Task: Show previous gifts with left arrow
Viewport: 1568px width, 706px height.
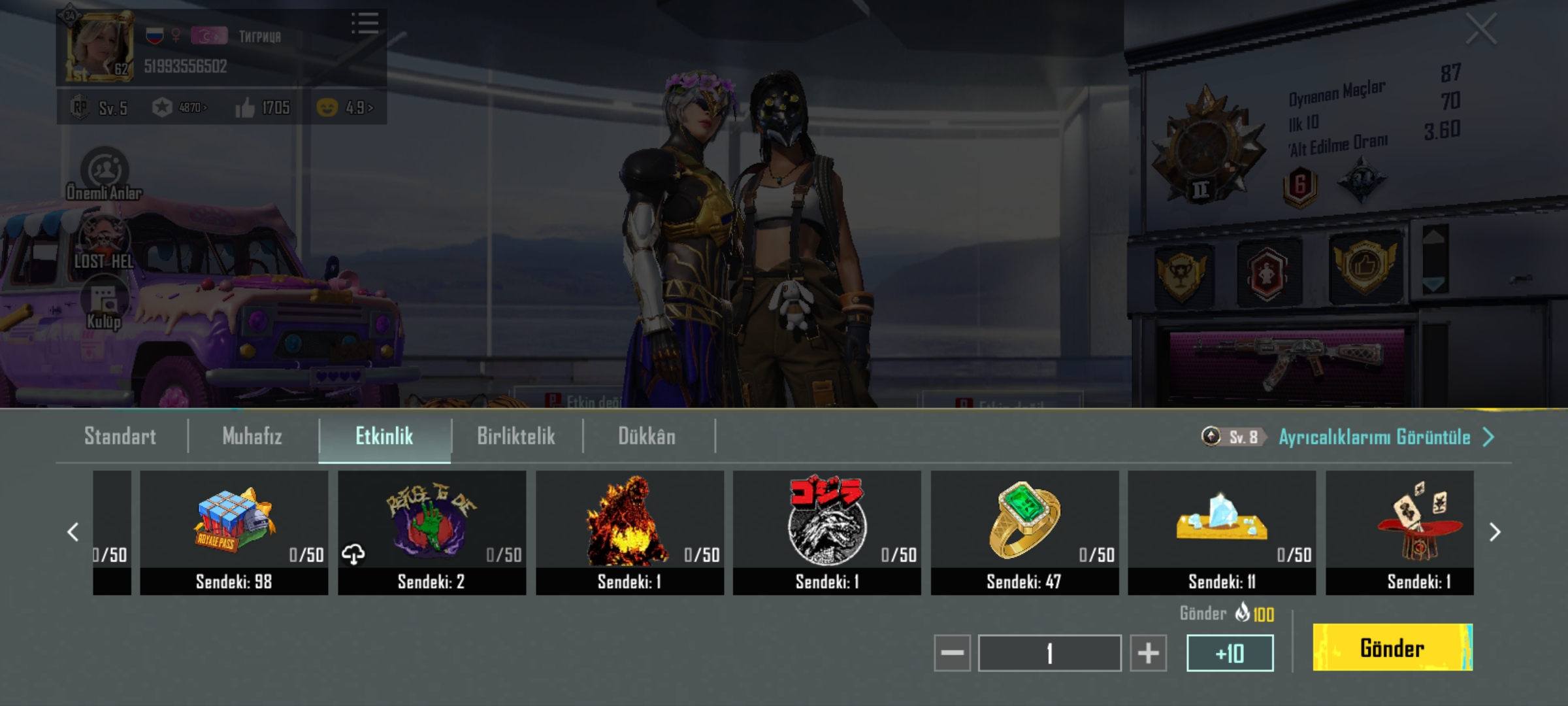Action: click(73, 532)
